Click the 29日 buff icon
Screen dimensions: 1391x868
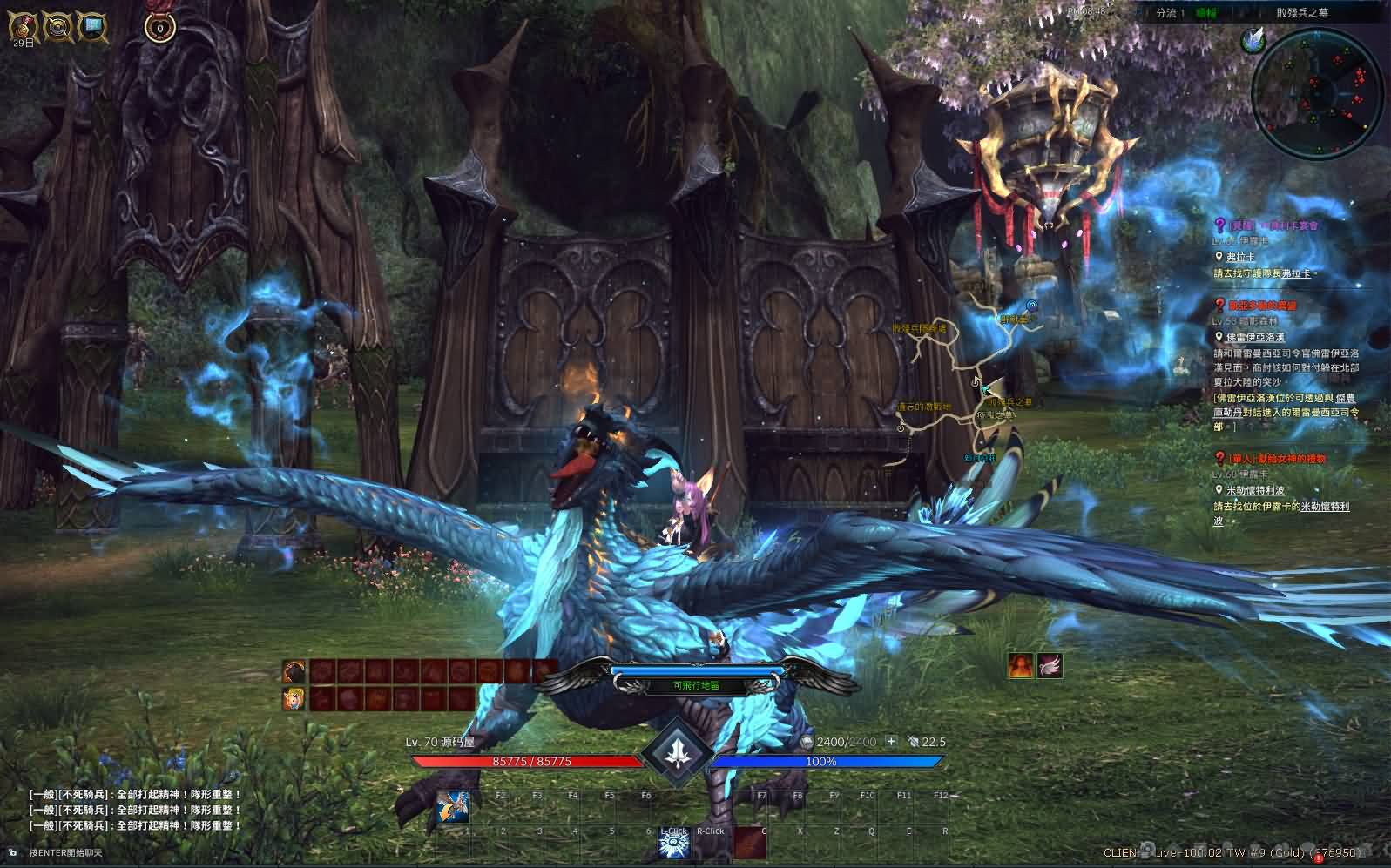pyautogui.click(x=23, y=27)
